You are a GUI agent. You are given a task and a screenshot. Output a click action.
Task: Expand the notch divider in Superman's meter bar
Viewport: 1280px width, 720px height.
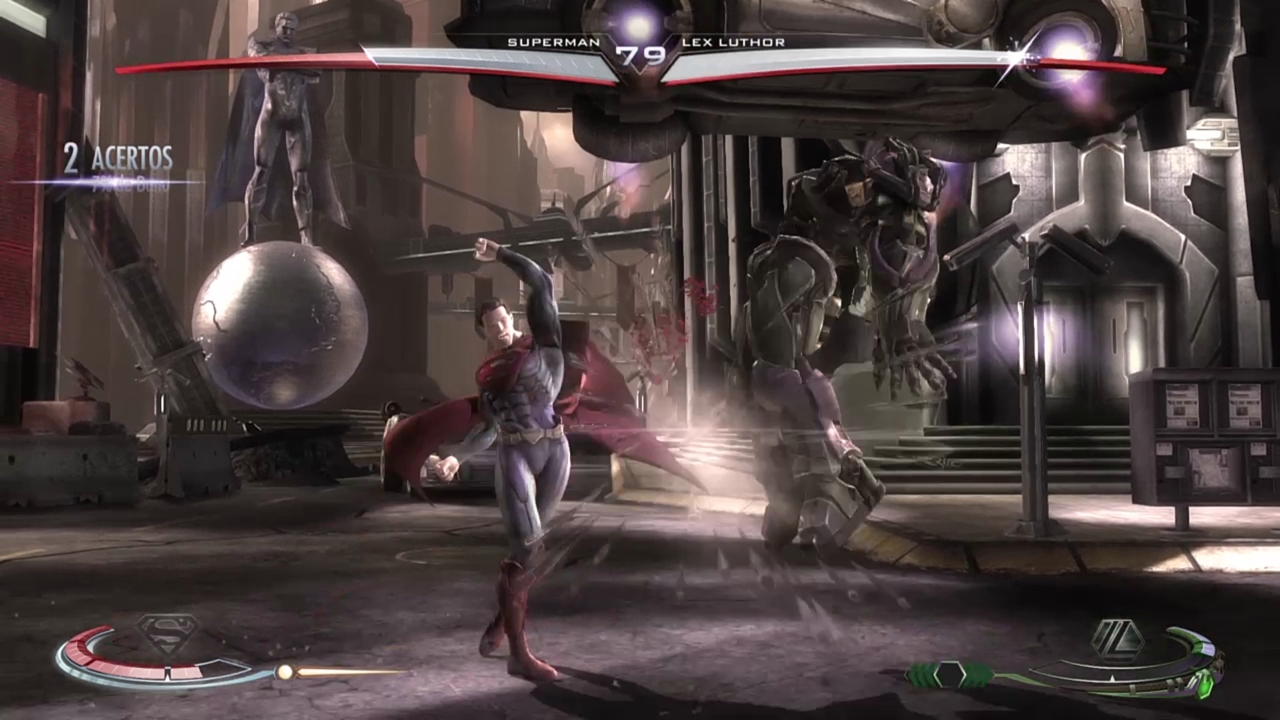click(166, 670)
